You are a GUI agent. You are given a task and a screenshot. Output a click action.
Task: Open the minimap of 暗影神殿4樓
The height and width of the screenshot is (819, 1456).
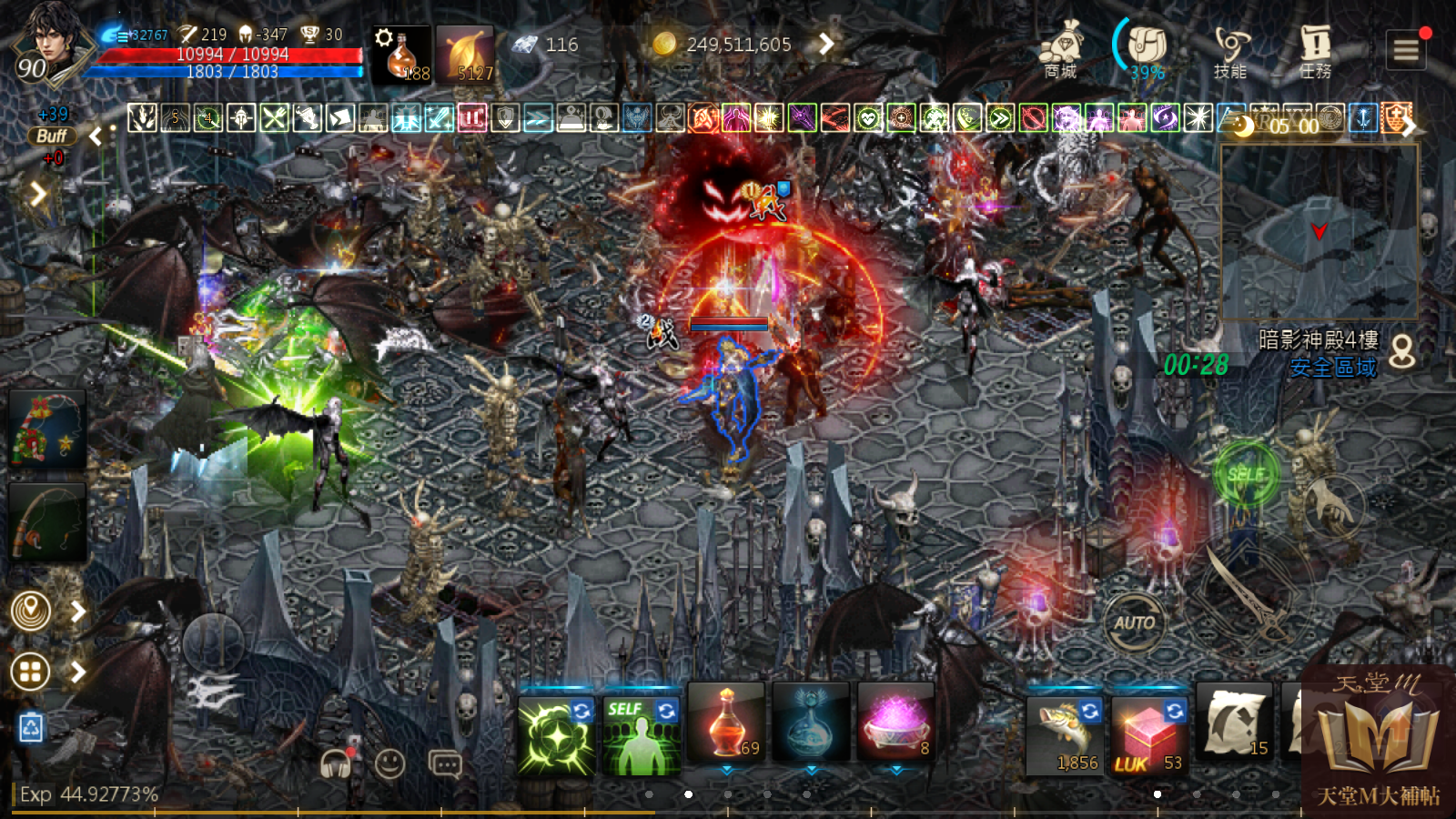(1318, 232)
